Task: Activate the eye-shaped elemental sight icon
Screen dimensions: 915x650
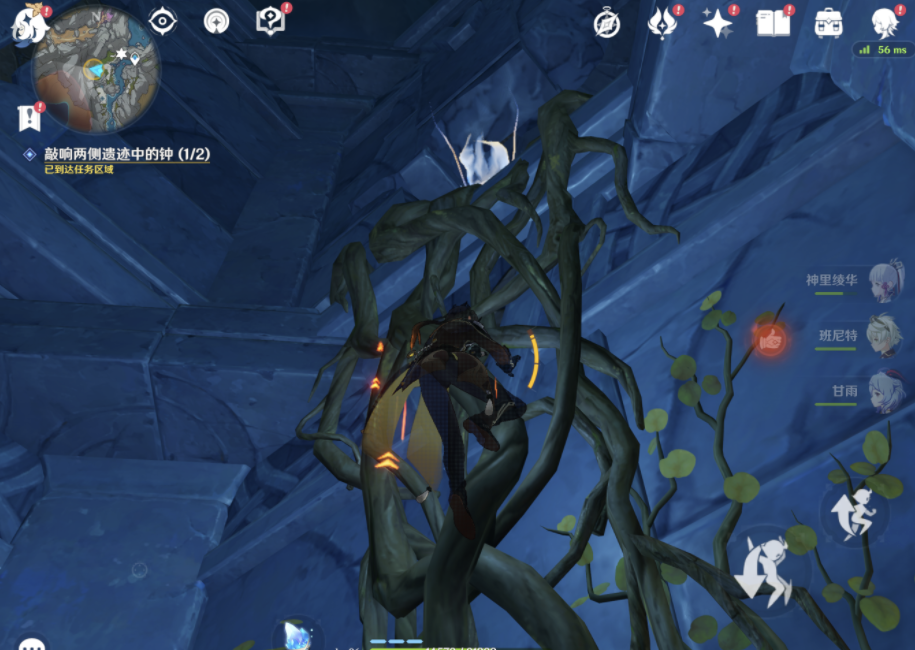Action: coord(162,21)
